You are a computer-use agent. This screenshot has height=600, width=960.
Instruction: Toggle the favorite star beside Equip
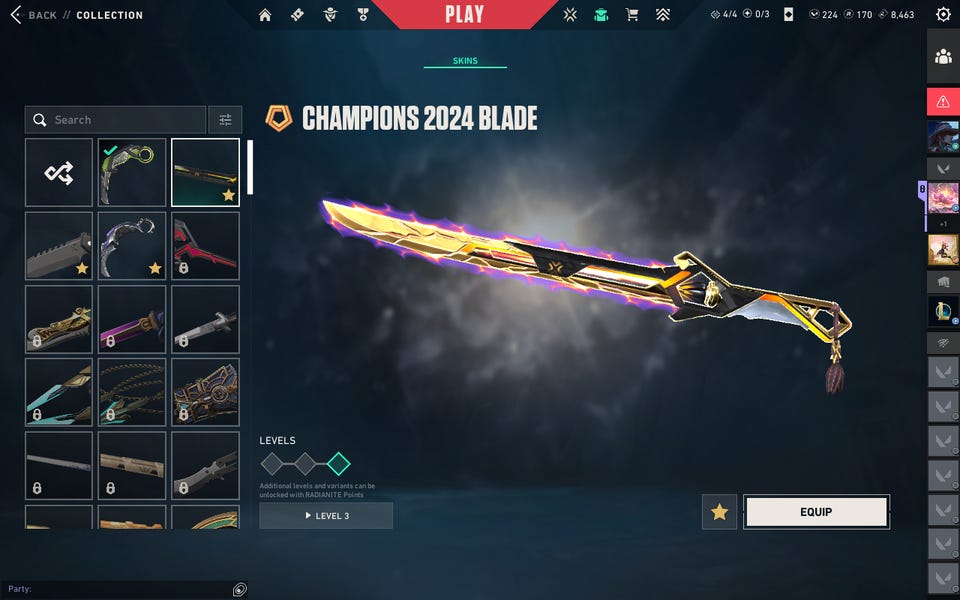719,512
